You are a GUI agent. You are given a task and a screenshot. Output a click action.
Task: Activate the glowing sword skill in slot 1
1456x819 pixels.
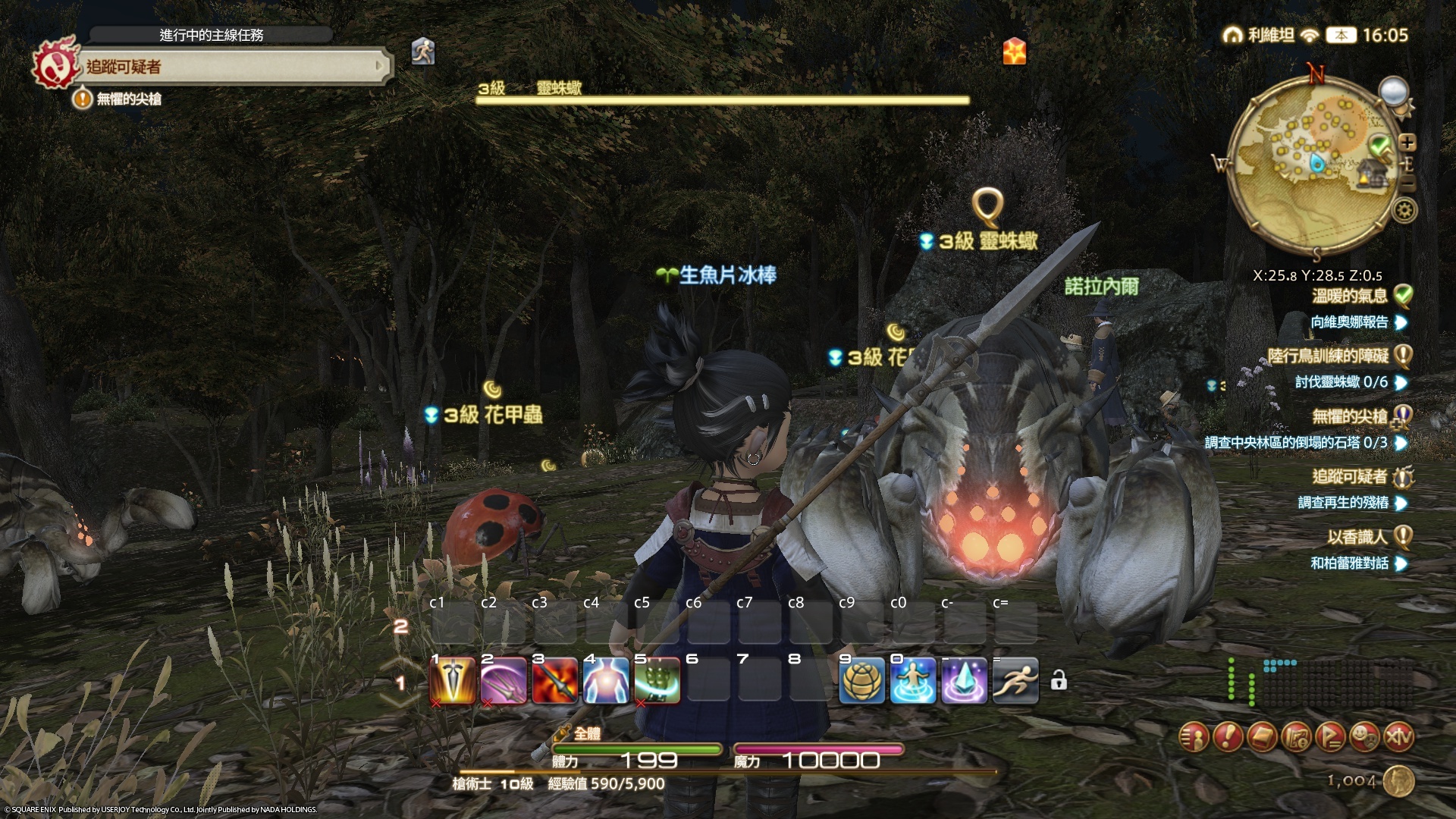tap(453, 680)
